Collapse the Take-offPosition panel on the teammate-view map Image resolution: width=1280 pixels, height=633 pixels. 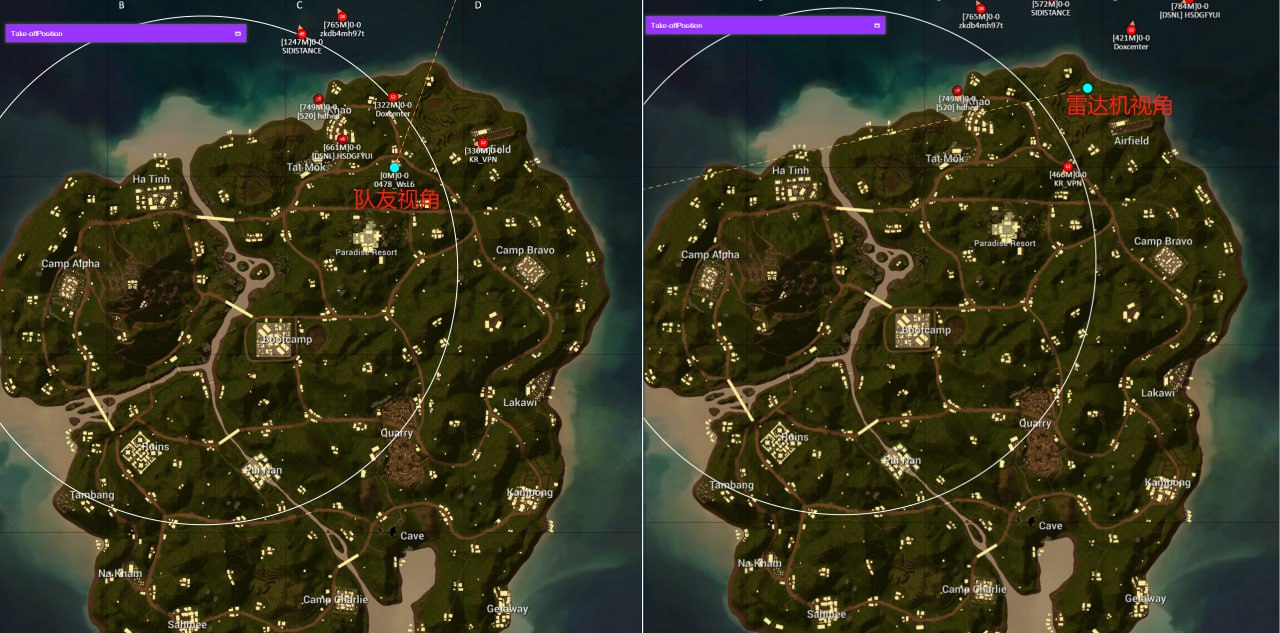pos(238,33)
